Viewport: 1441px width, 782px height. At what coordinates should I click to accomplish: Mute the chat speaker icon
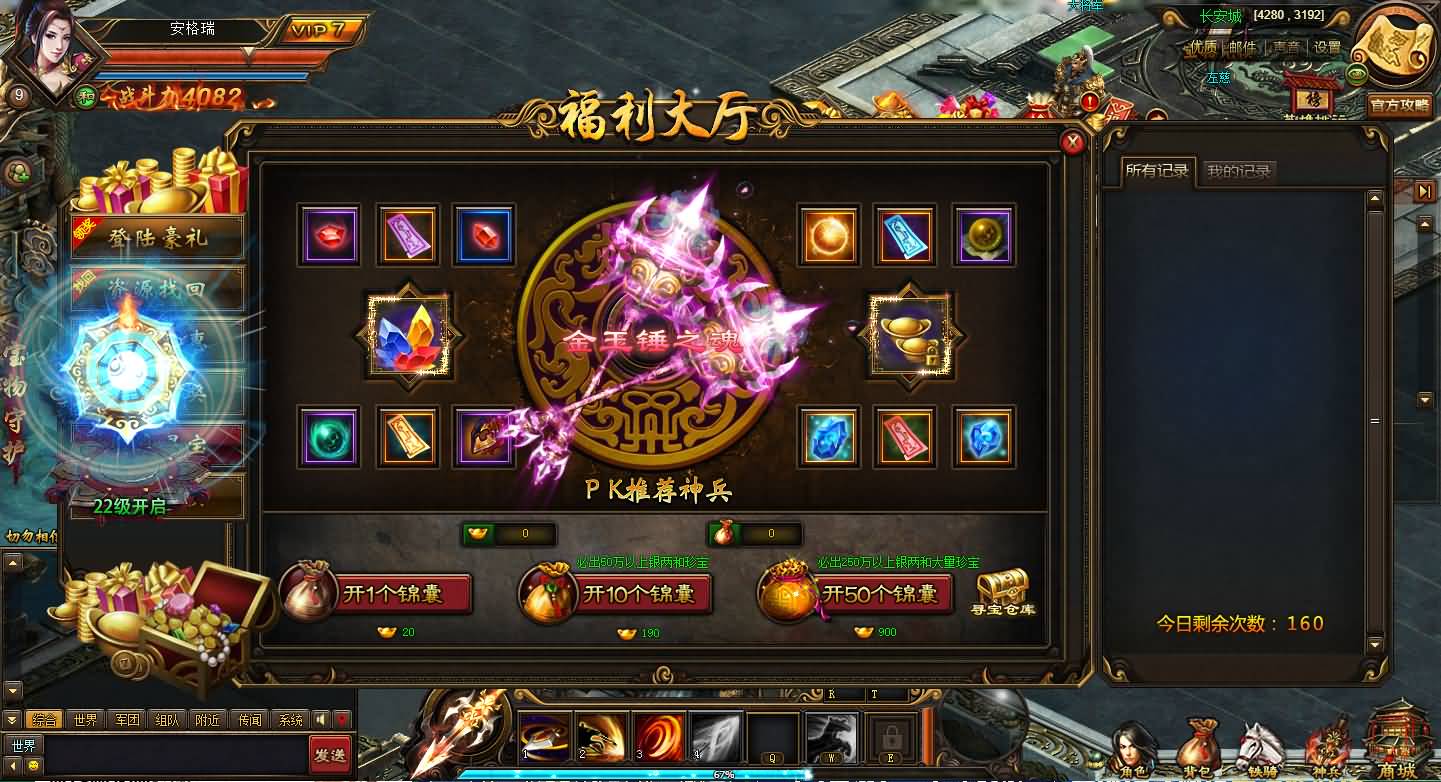tap(320, 720)
